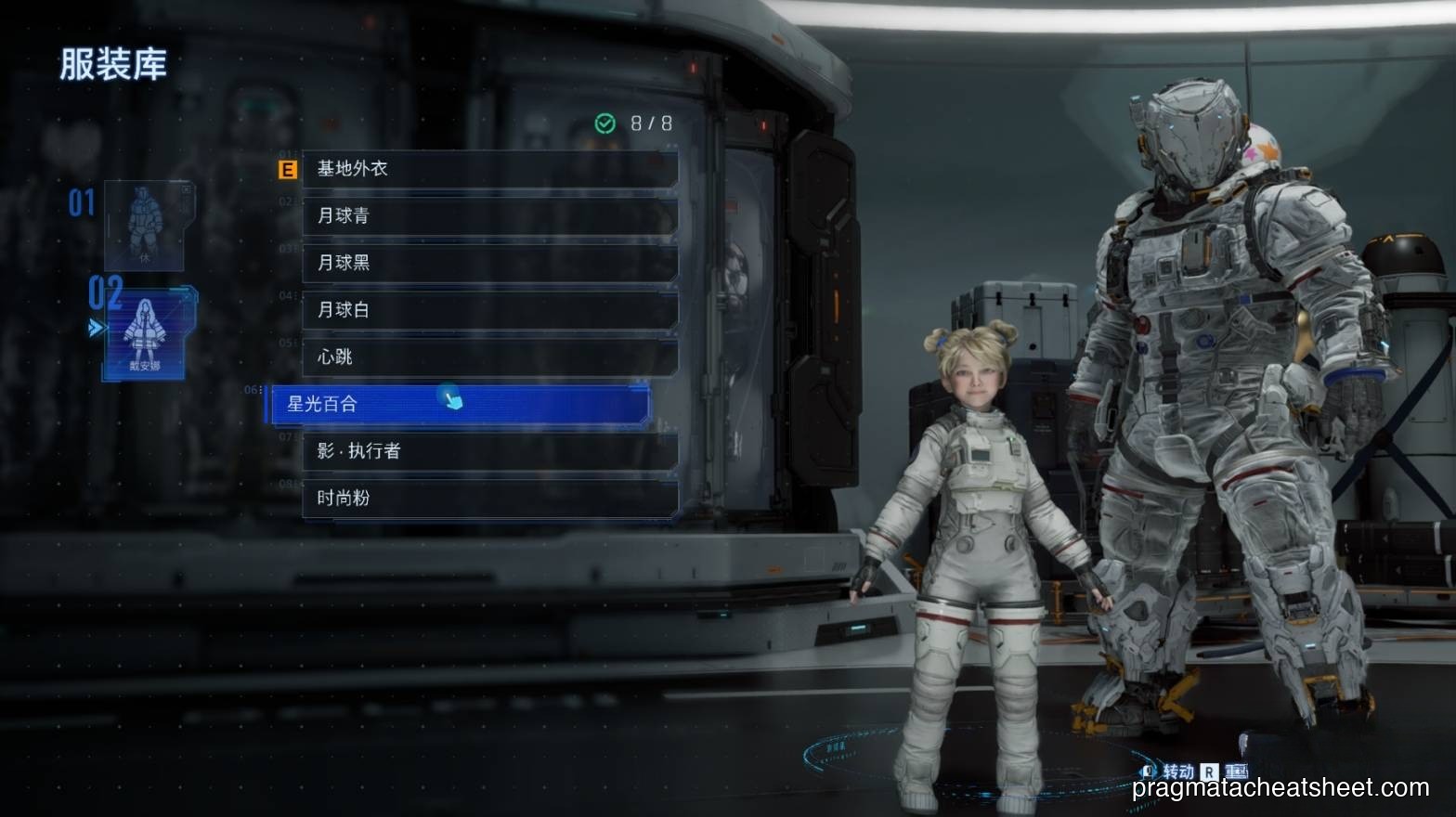Select the 影·执行者 outfit
Image resolution: width=1456 pixels, height=817 pixels.
489,451
